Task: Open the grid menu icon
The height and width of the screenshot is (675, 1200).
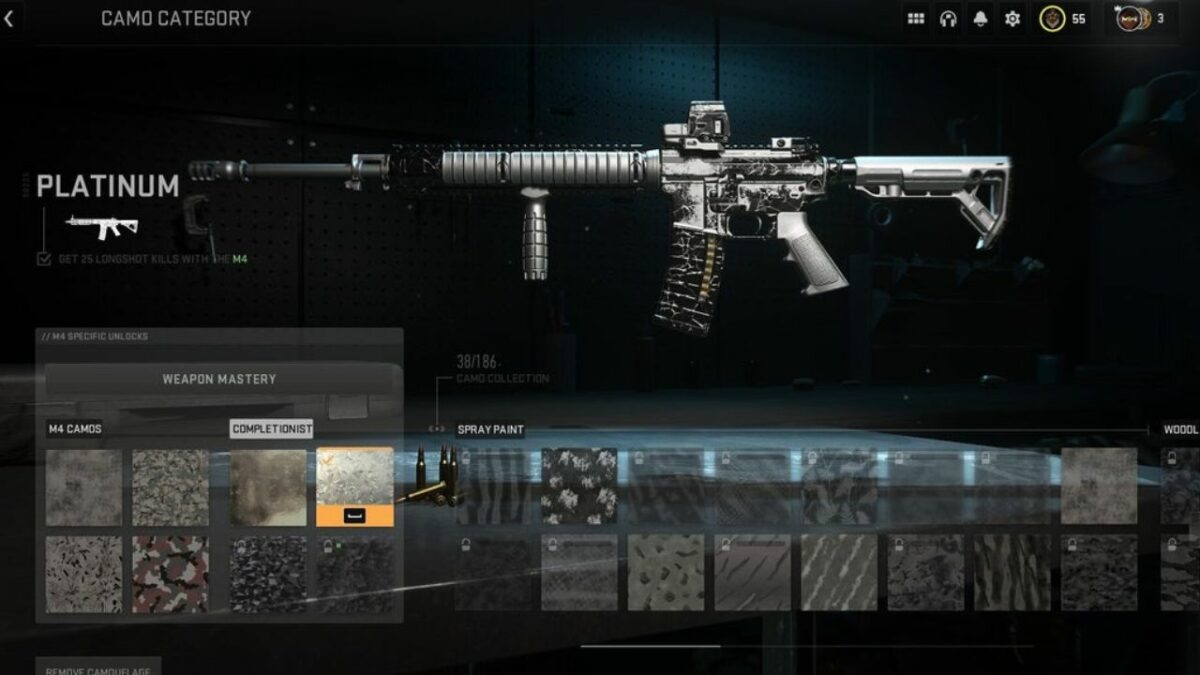Action: 915,19
